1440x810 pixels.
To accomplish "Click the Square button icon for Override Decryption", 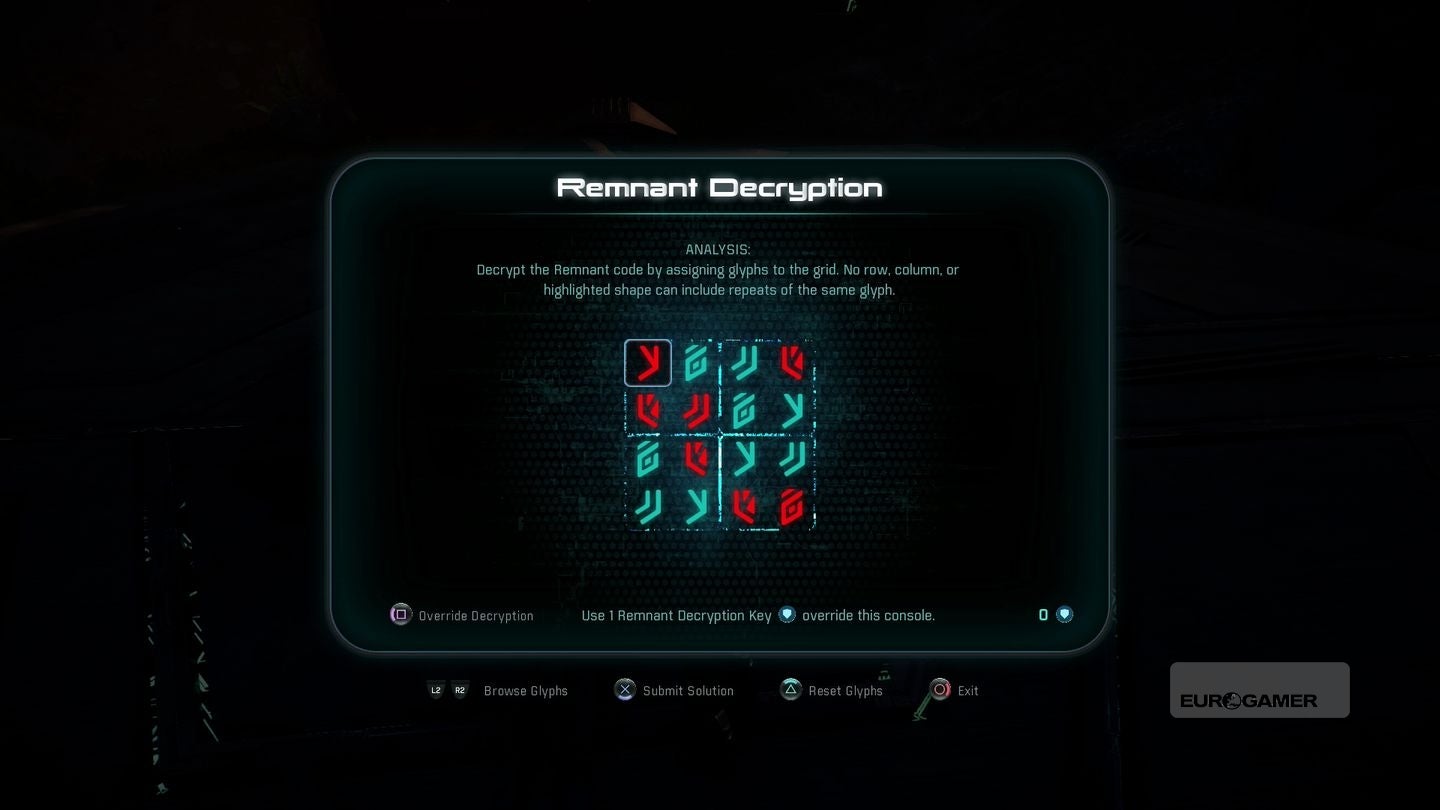I will [x=400, y=614].
